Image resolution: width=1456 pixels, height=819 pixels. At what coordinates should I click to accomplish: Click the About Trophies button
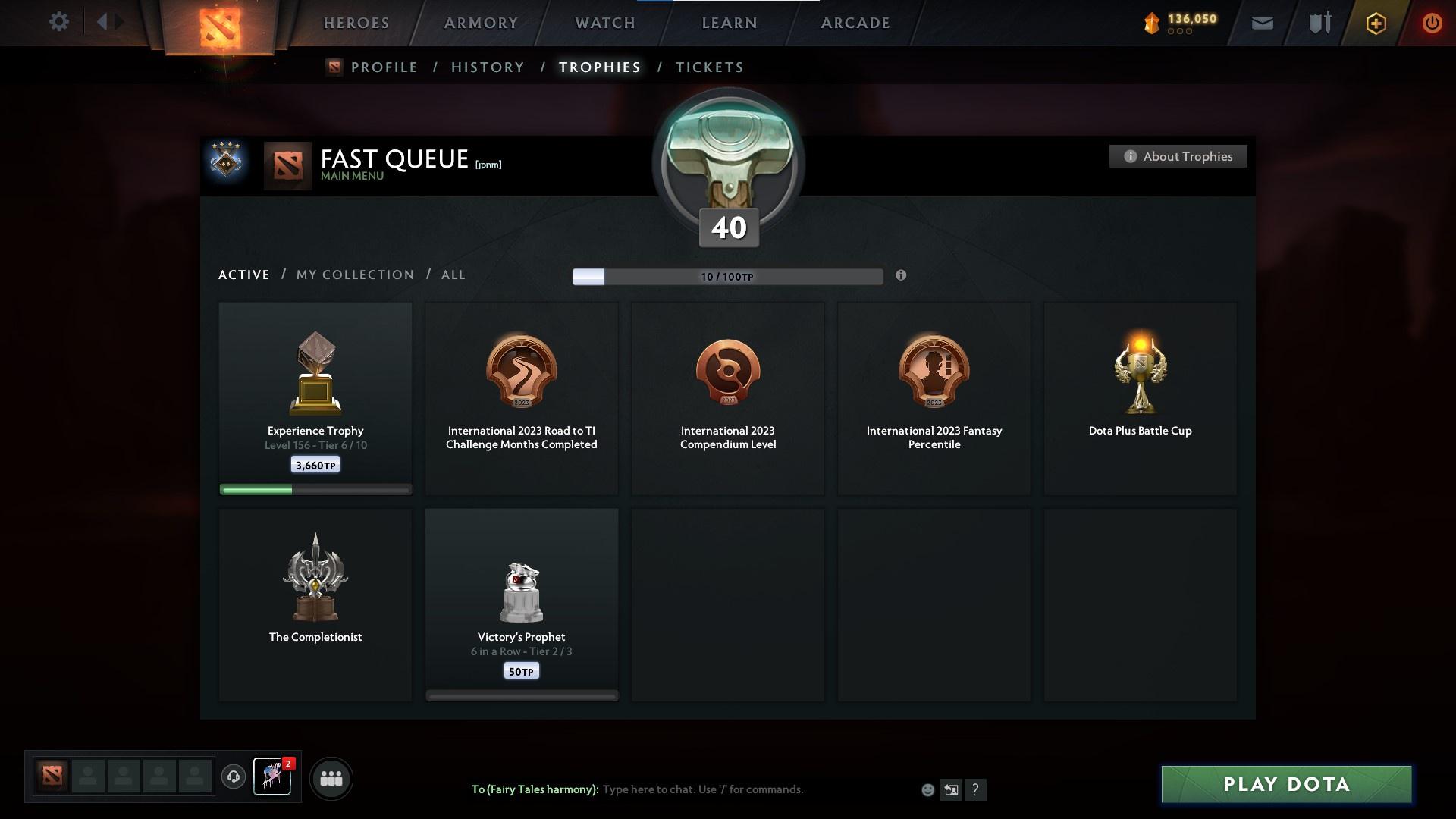click(1178, 156)
